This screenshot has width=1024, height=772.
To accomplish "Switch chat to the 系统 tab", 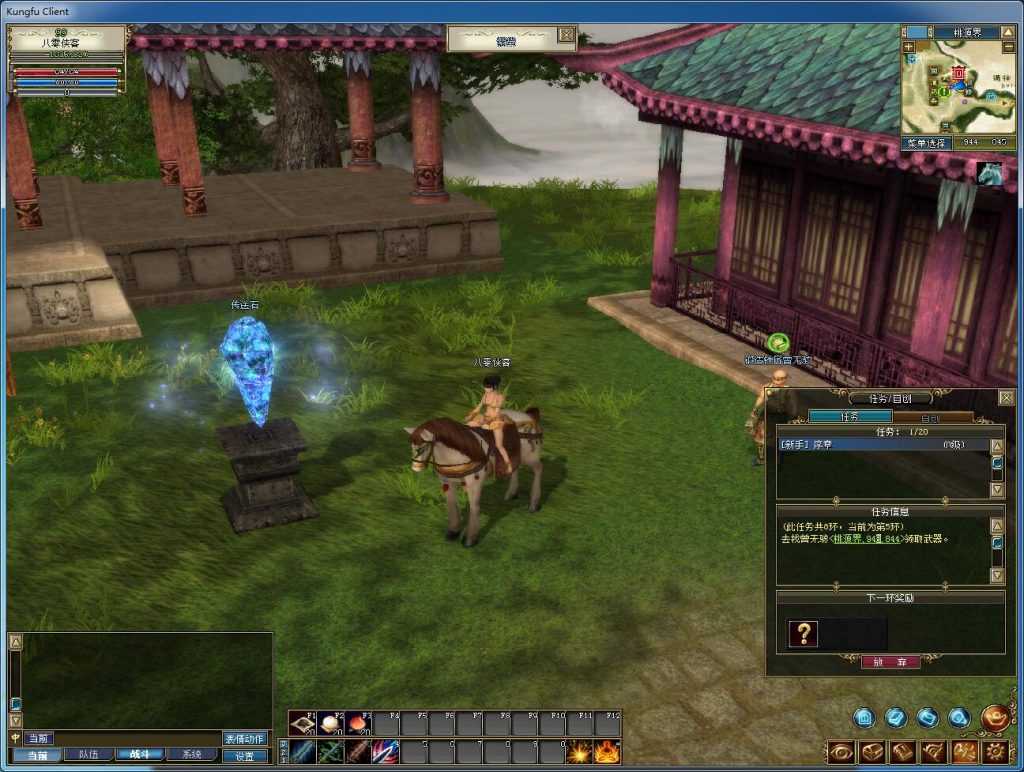I will (x=191, y=755).
